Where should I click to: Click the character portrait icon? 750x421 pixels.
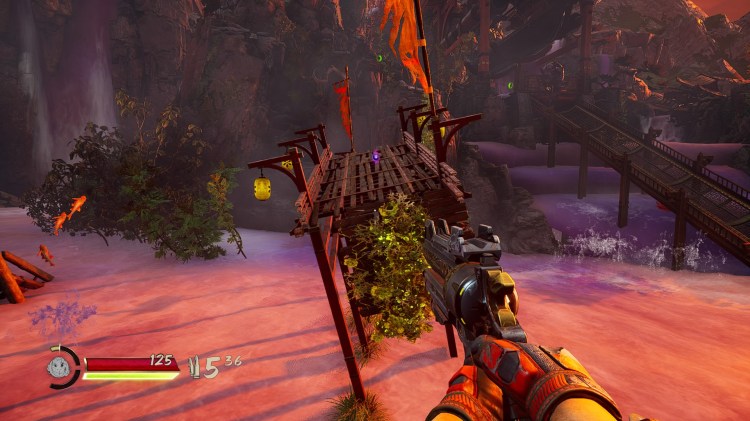coord(62,366)
